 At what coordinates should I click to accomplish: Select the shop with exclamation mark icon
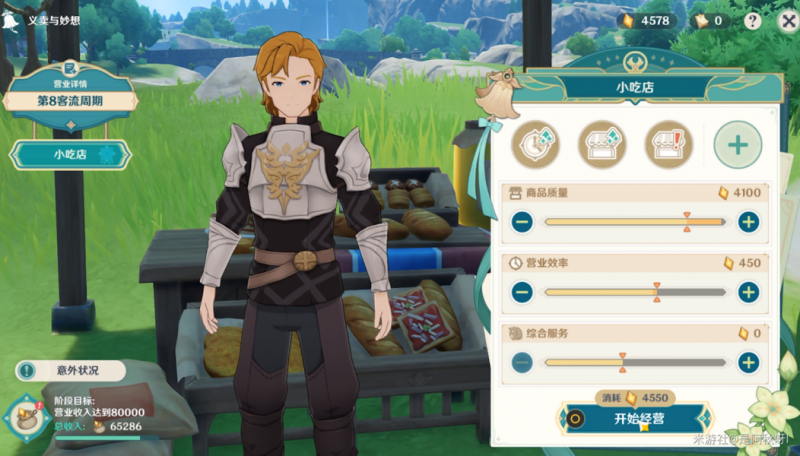tap(668, 145)
